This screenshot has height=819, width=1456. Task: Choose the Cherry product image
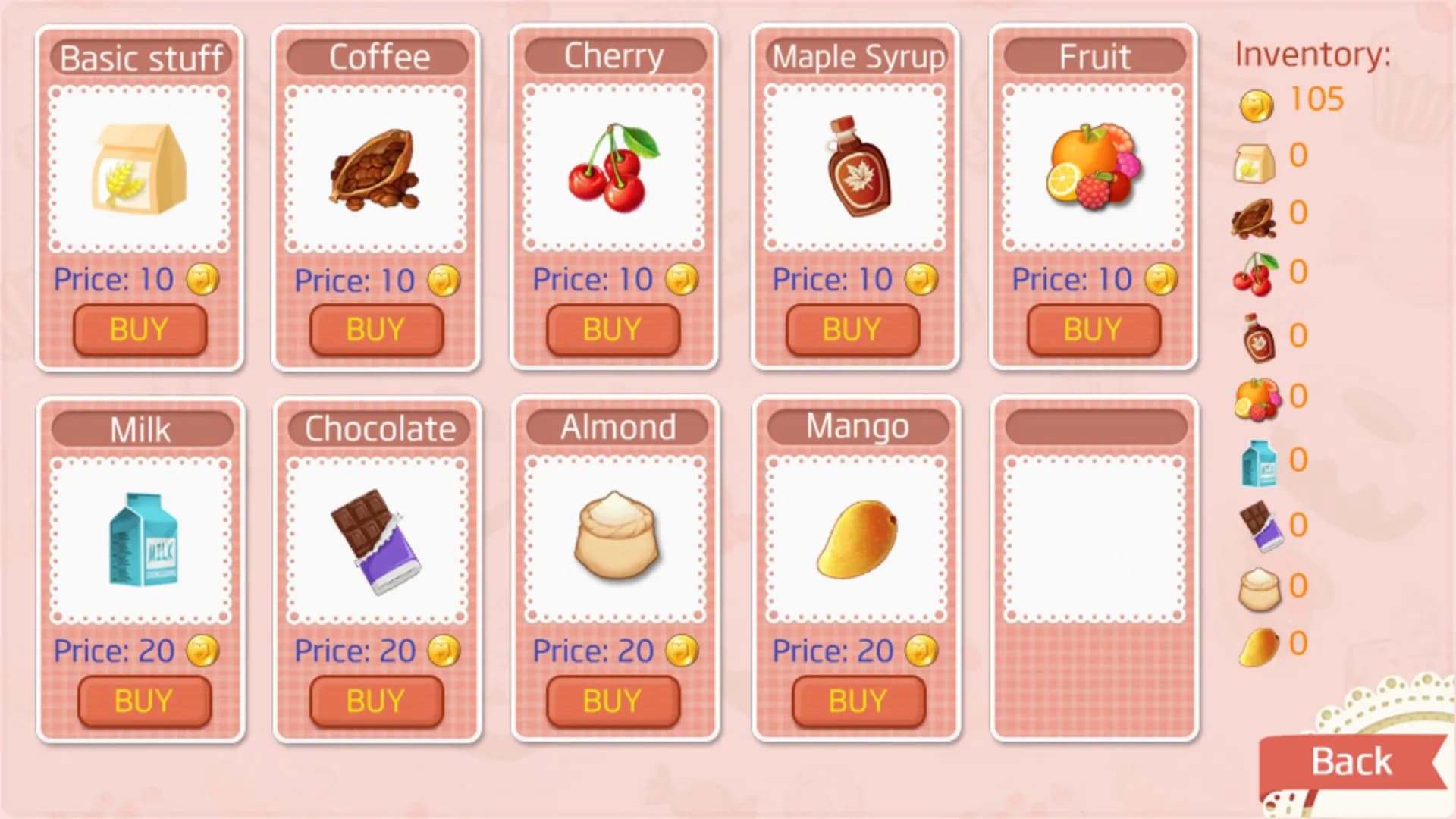613,168
